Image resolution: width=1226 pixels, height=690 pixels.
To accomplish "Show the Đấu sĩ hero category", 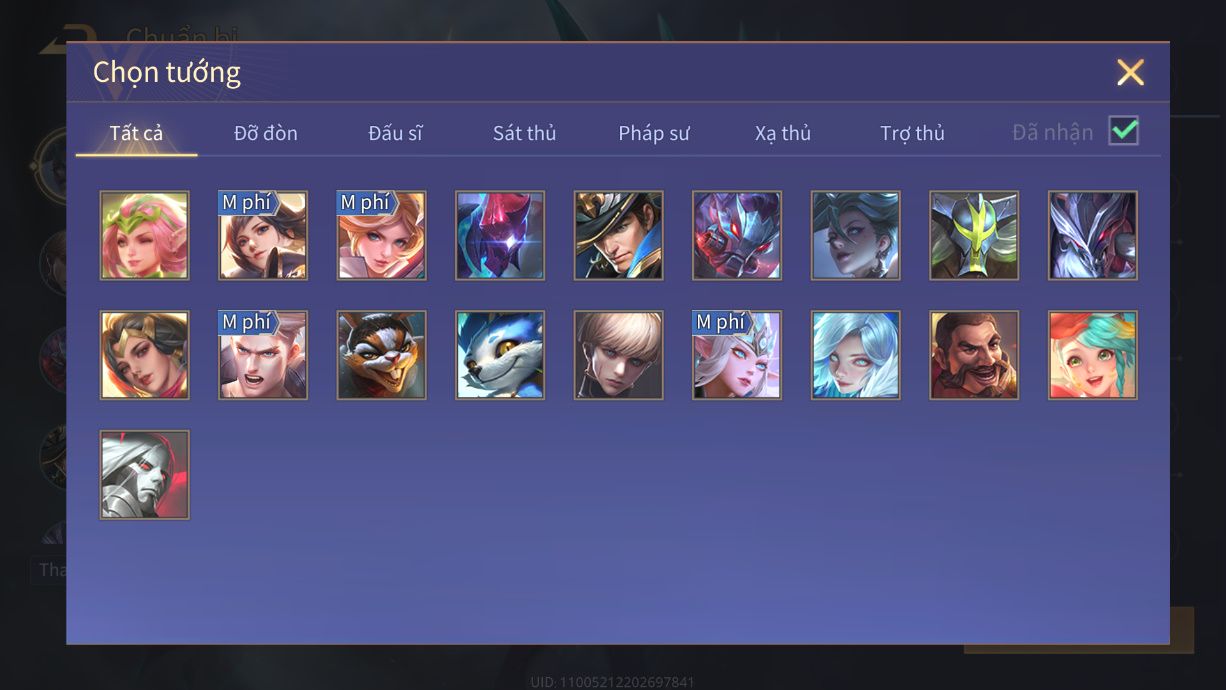I will pos(395,133).
